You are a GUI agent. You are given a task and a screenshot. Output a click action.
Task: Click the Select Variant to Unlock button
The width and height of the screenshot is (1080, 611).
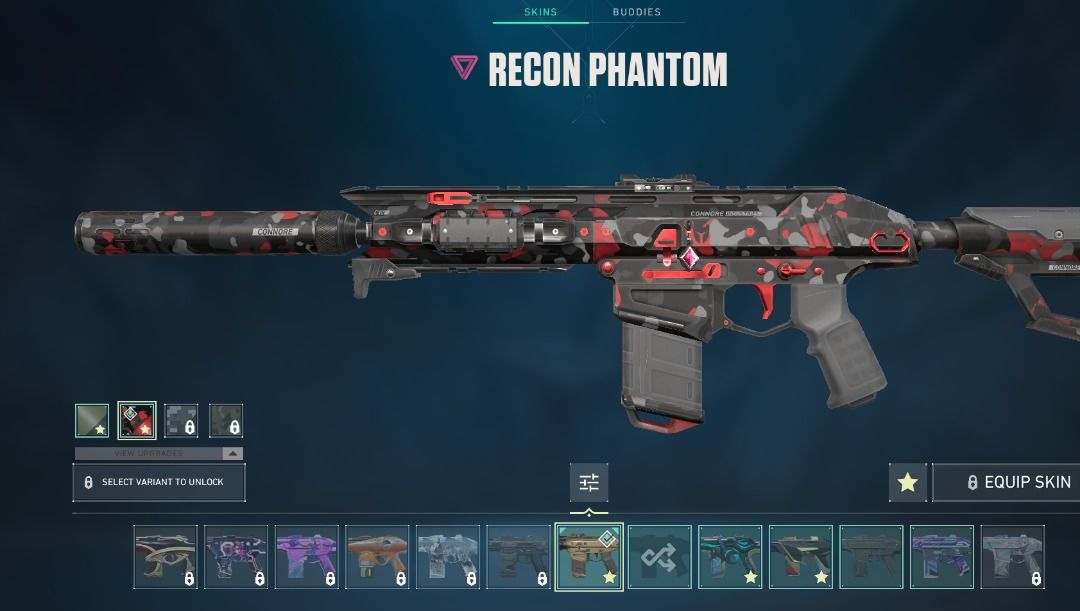(159, 482)
